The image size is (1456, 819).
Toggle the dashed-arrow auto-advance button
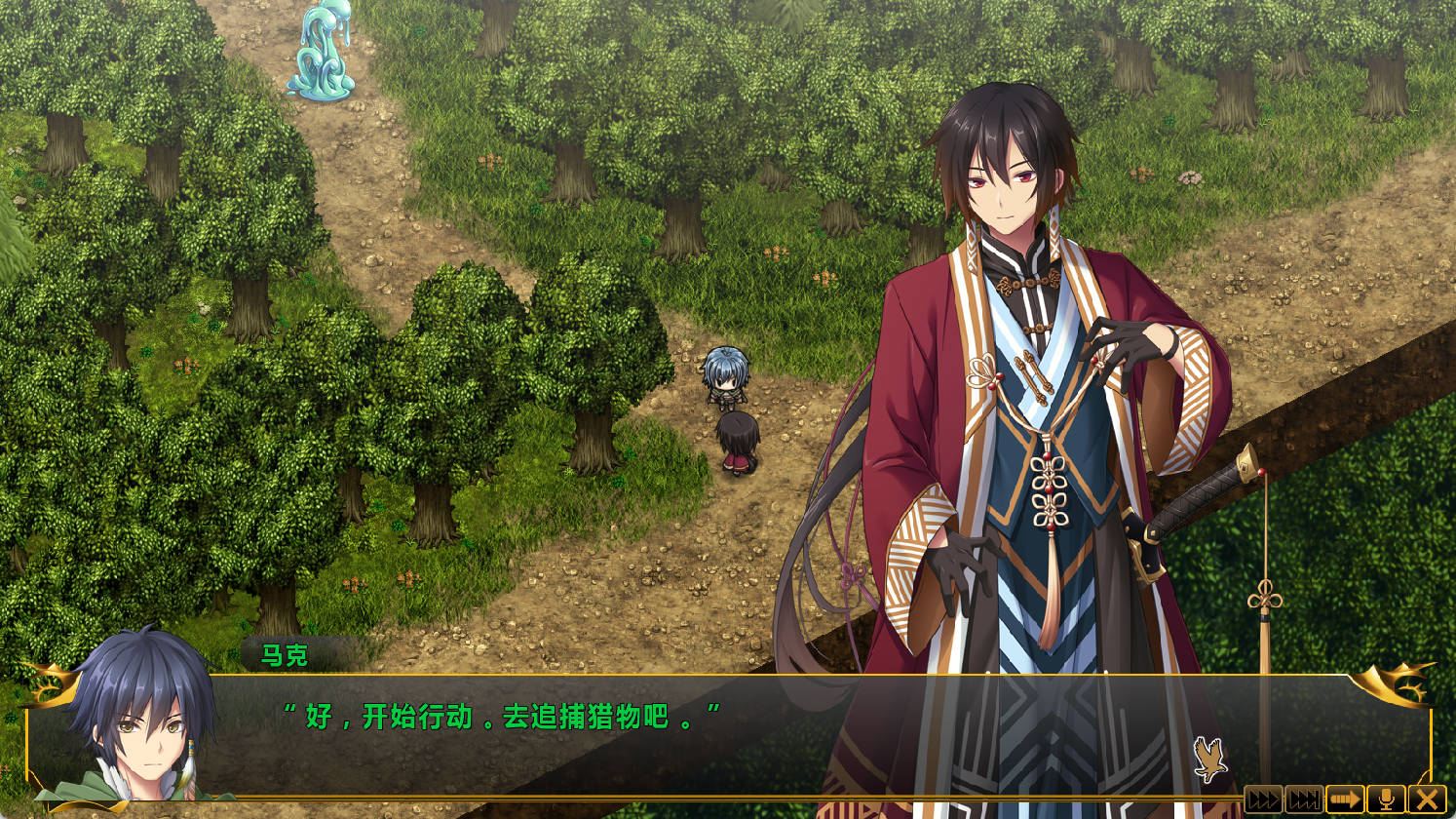point(1345,800)
